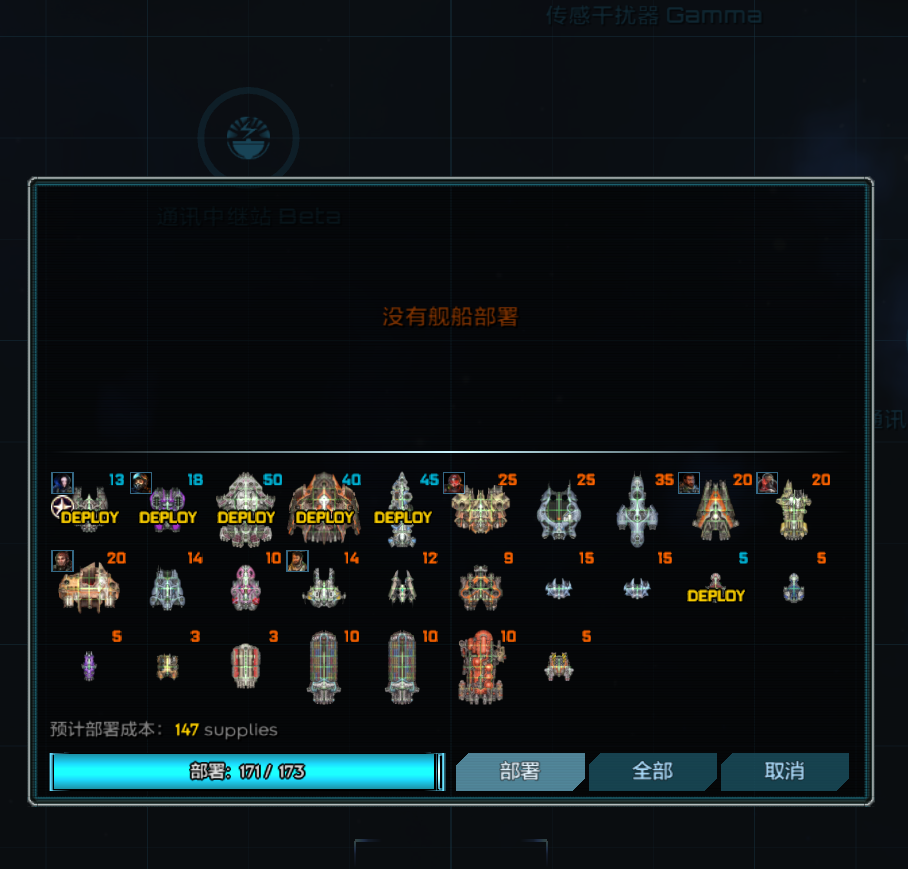
Task: Toggle the purple ship costing 18 points
Action: pyautogui.click(x=168, y=510)
